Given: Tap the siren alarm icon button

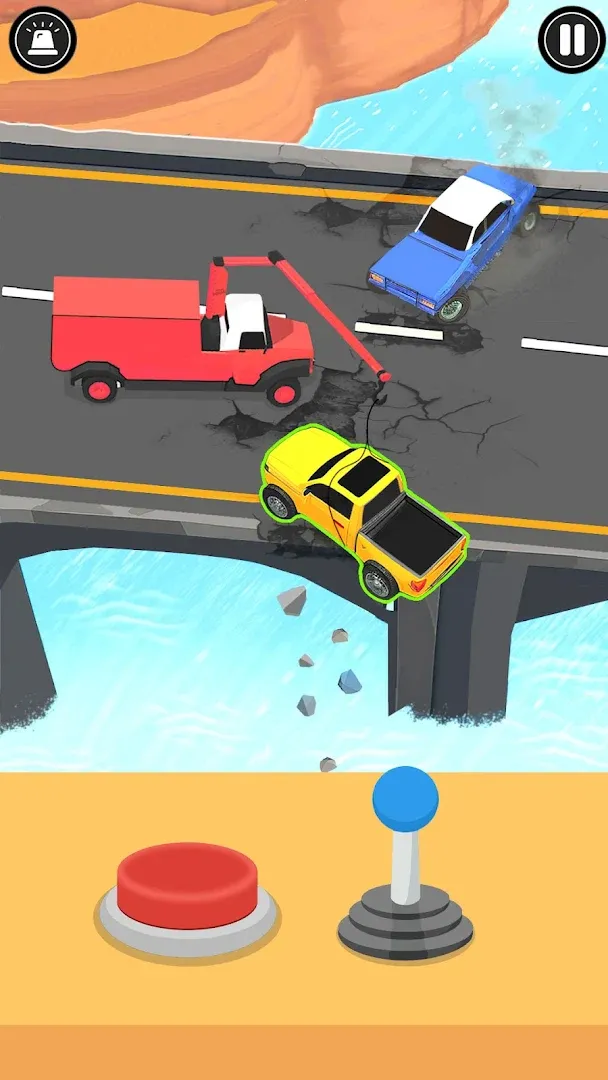Looking at the screenshot, I should coord(42,40).
